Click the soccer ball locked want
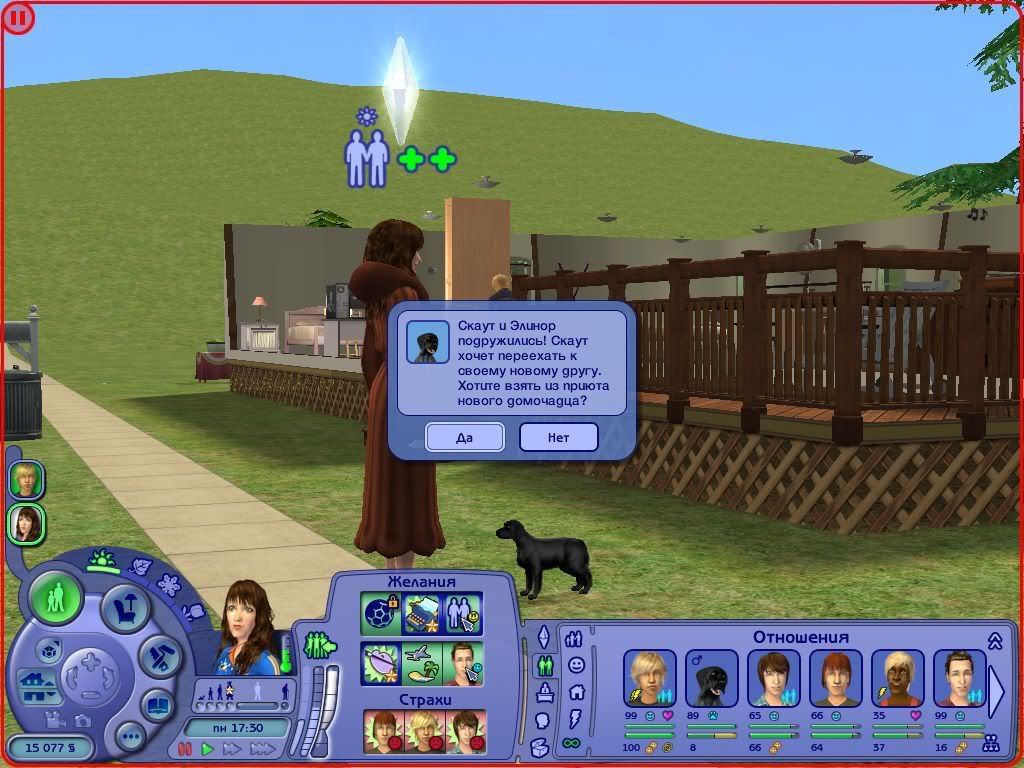The image size is (1024, 768). pos(381,613)
